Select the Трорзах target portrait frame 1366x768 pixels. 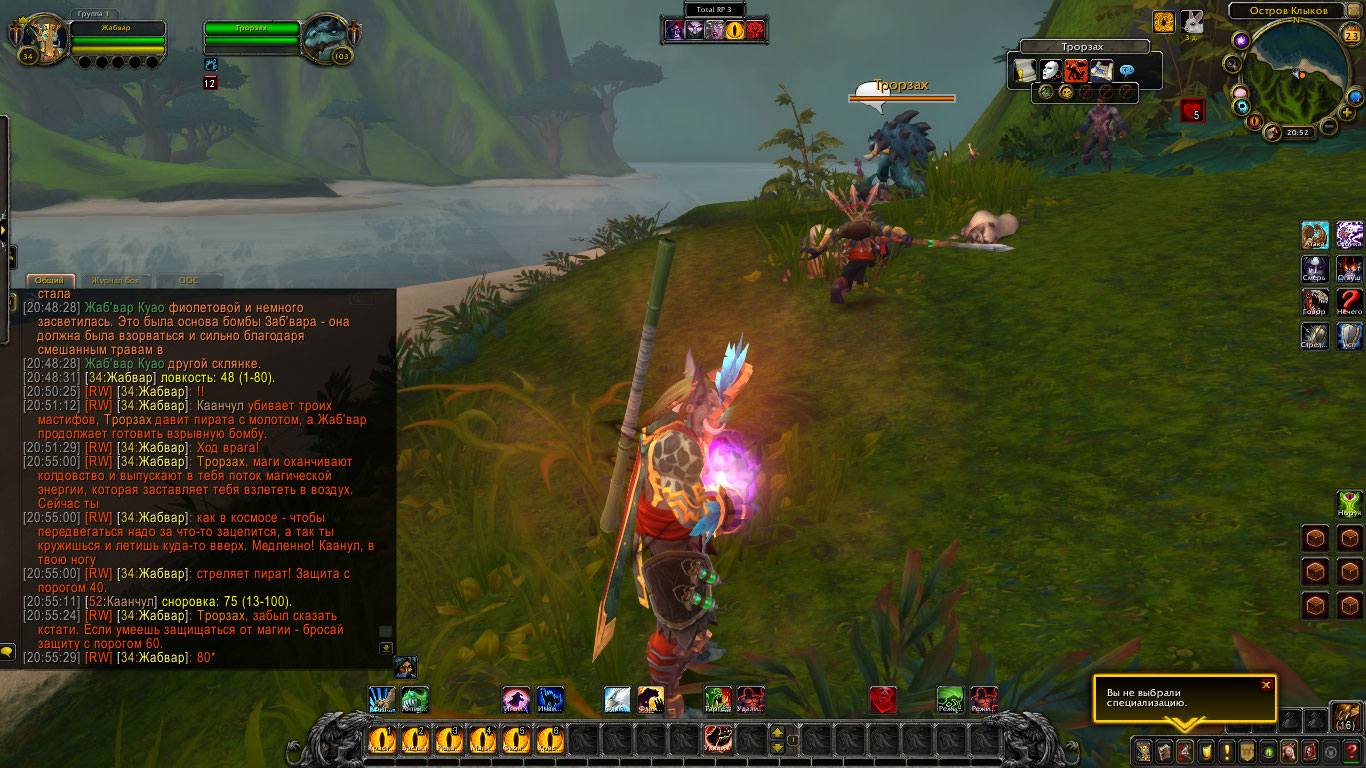click(325, 38)
